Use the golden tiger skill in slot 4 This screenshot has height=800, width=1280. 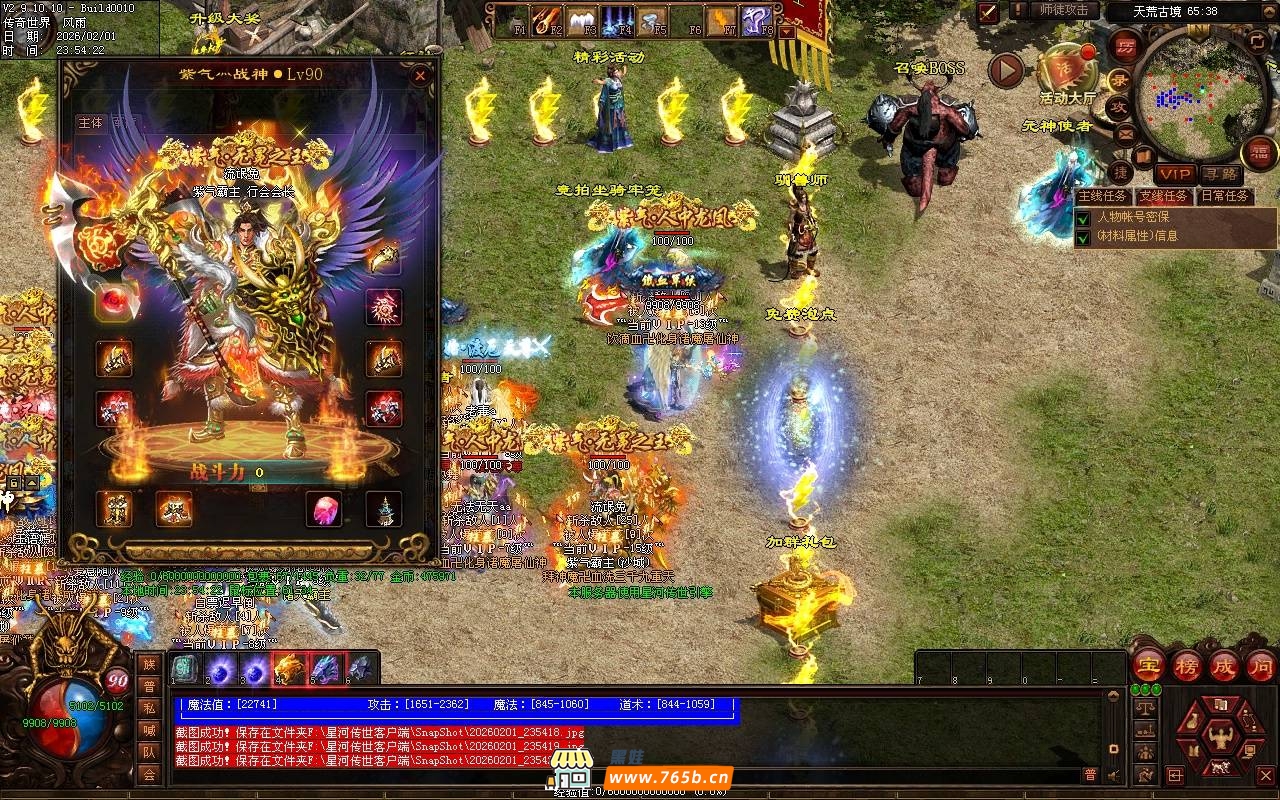tap(288, 668)
